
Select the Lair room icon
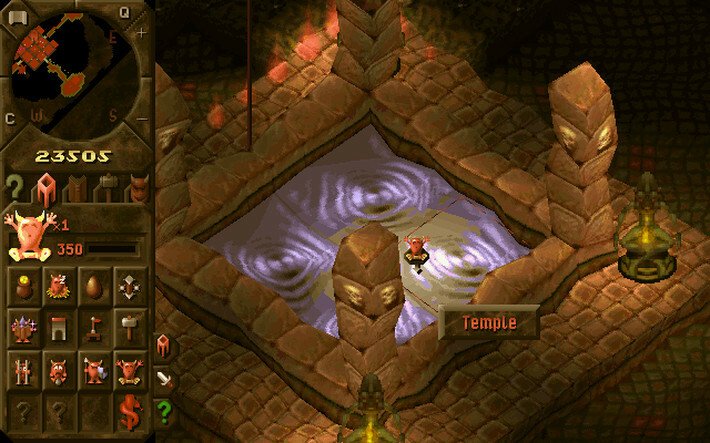[58, 289]
